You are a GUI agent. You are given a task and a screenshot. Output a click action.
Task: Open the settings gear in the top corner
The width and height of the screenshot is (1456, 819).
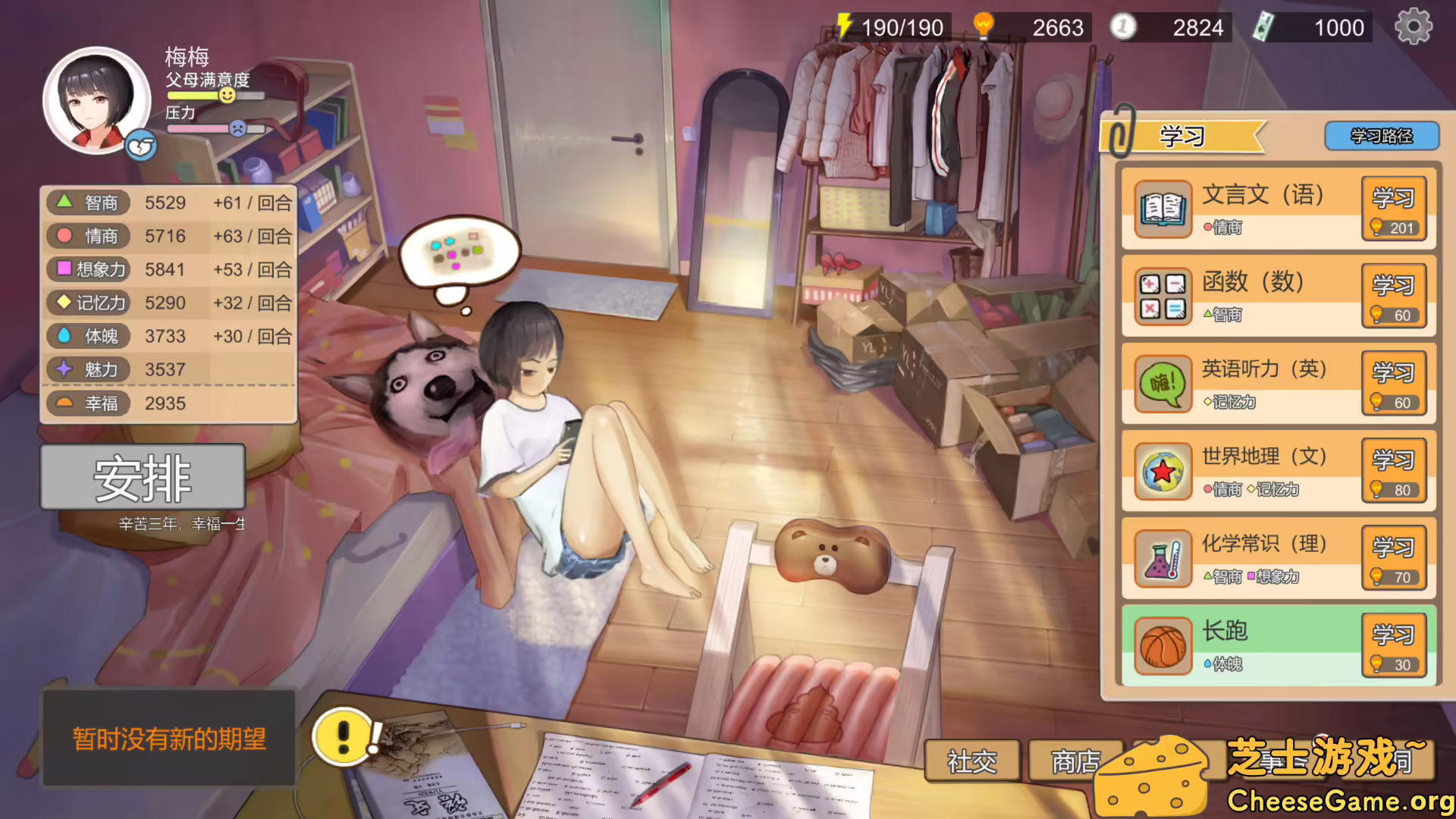click(1412, 27)
